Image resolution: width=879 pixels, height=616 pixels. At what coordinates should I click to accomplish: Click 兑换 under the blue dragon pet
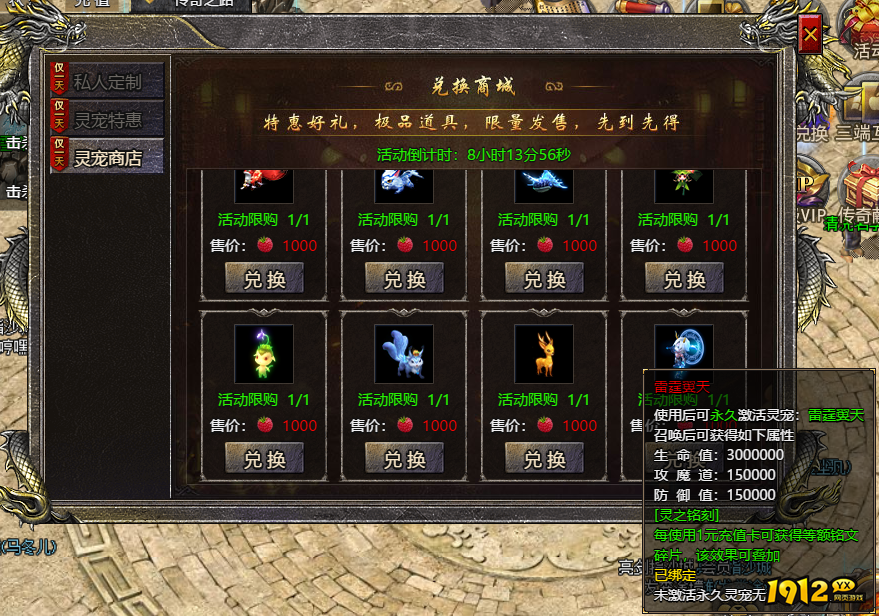click(x=544, y=279)
